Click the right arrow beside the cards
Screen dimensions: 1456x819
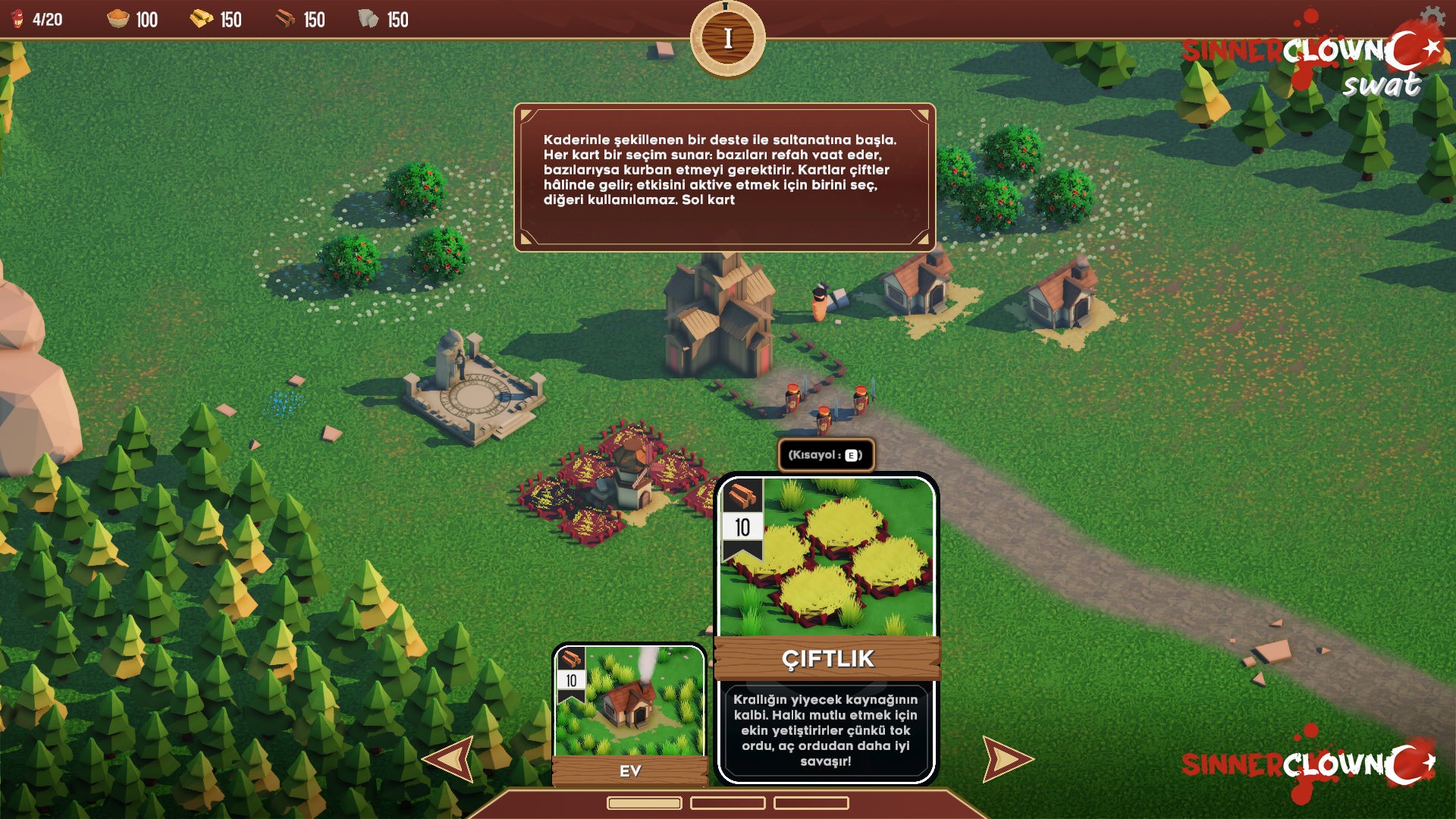[1006, 758]
